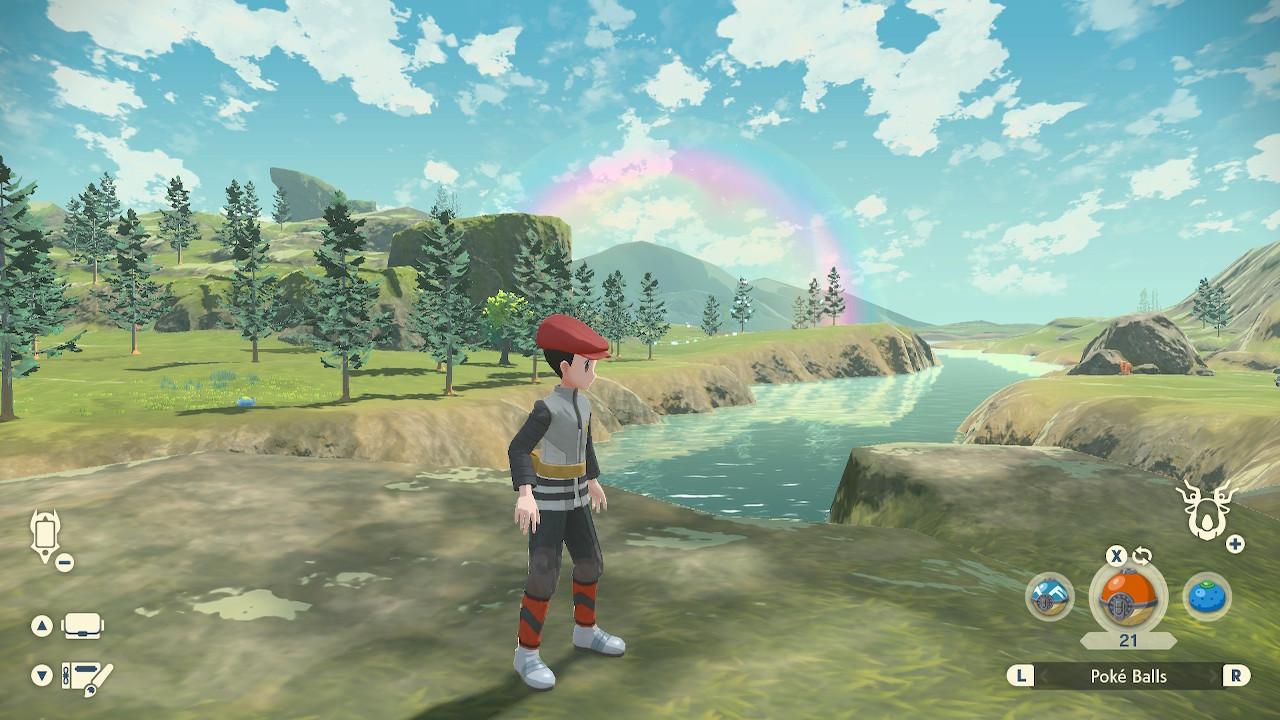The height and width of the screenshot is (720, 1280).
Task: Click the Poké Balls category label bar
Action: click(1128, 676)
